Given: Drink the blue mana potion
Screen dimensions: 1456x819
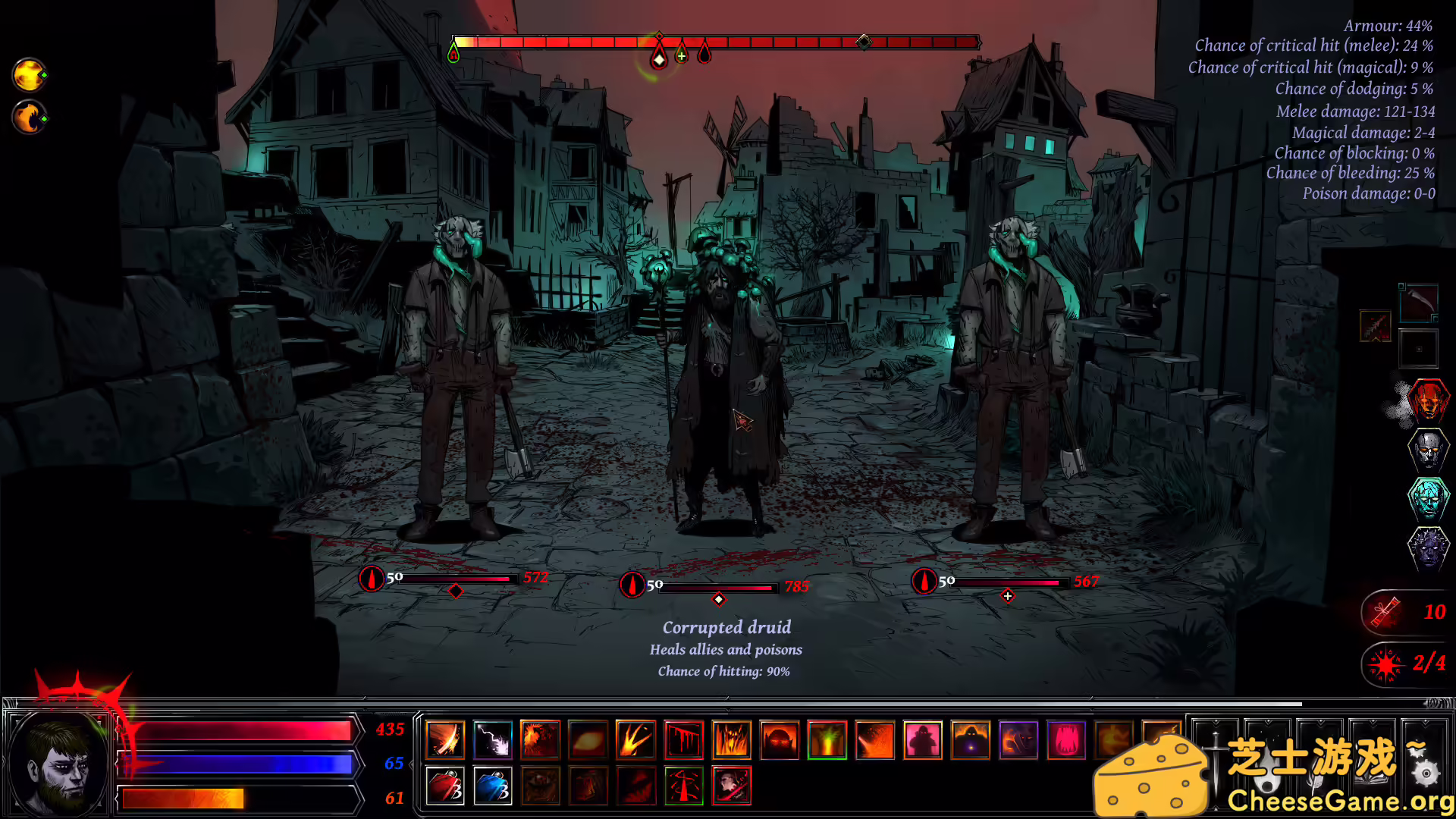Looking at the screenshot, I should pyautogui.click(x=493, y=786).
